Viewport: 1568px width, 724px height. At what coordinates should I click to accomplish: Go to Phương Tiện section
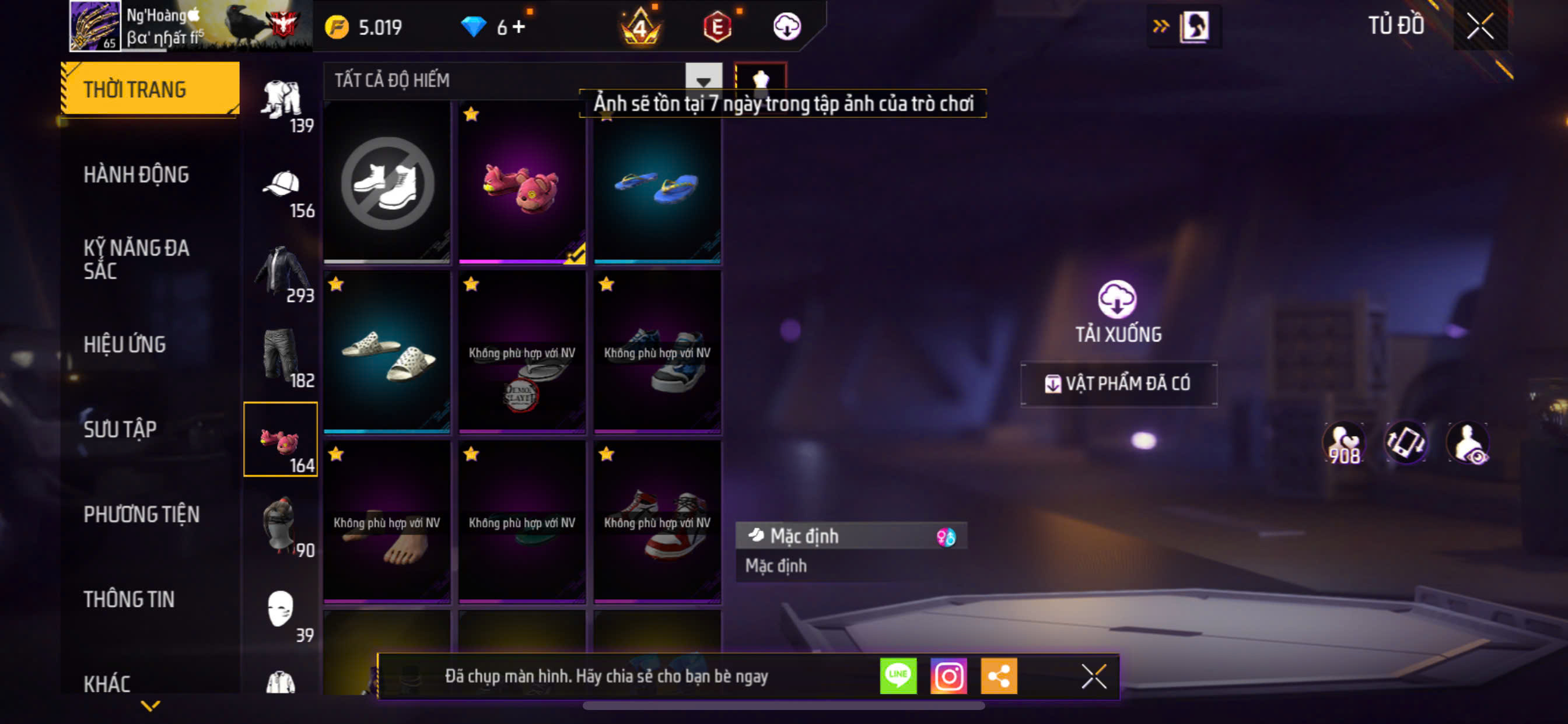click(141, 515)
